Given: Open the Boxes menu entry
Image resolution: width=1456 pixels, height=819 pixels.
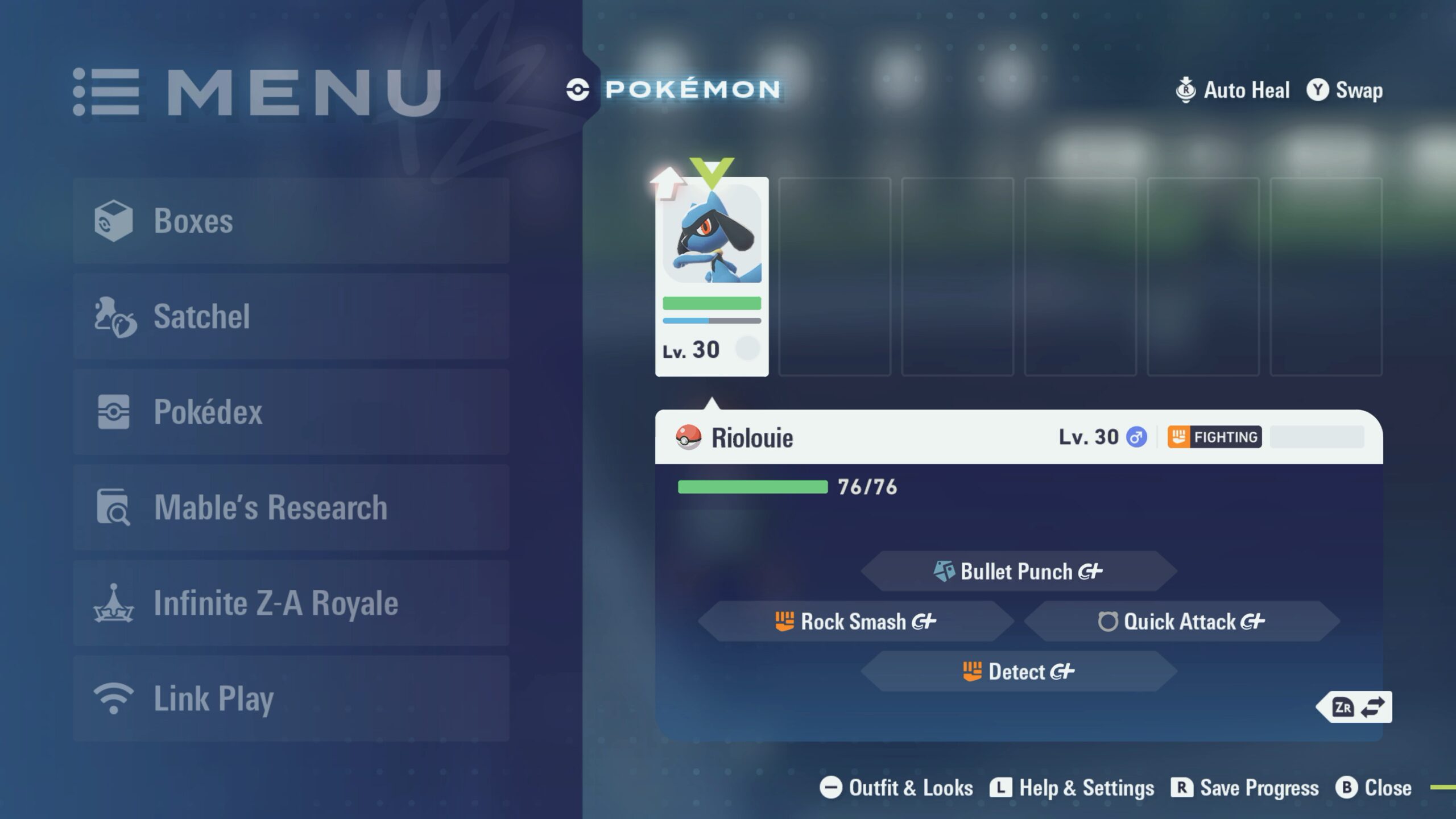Looking at the screenshot, I should [x=291, y=221].
